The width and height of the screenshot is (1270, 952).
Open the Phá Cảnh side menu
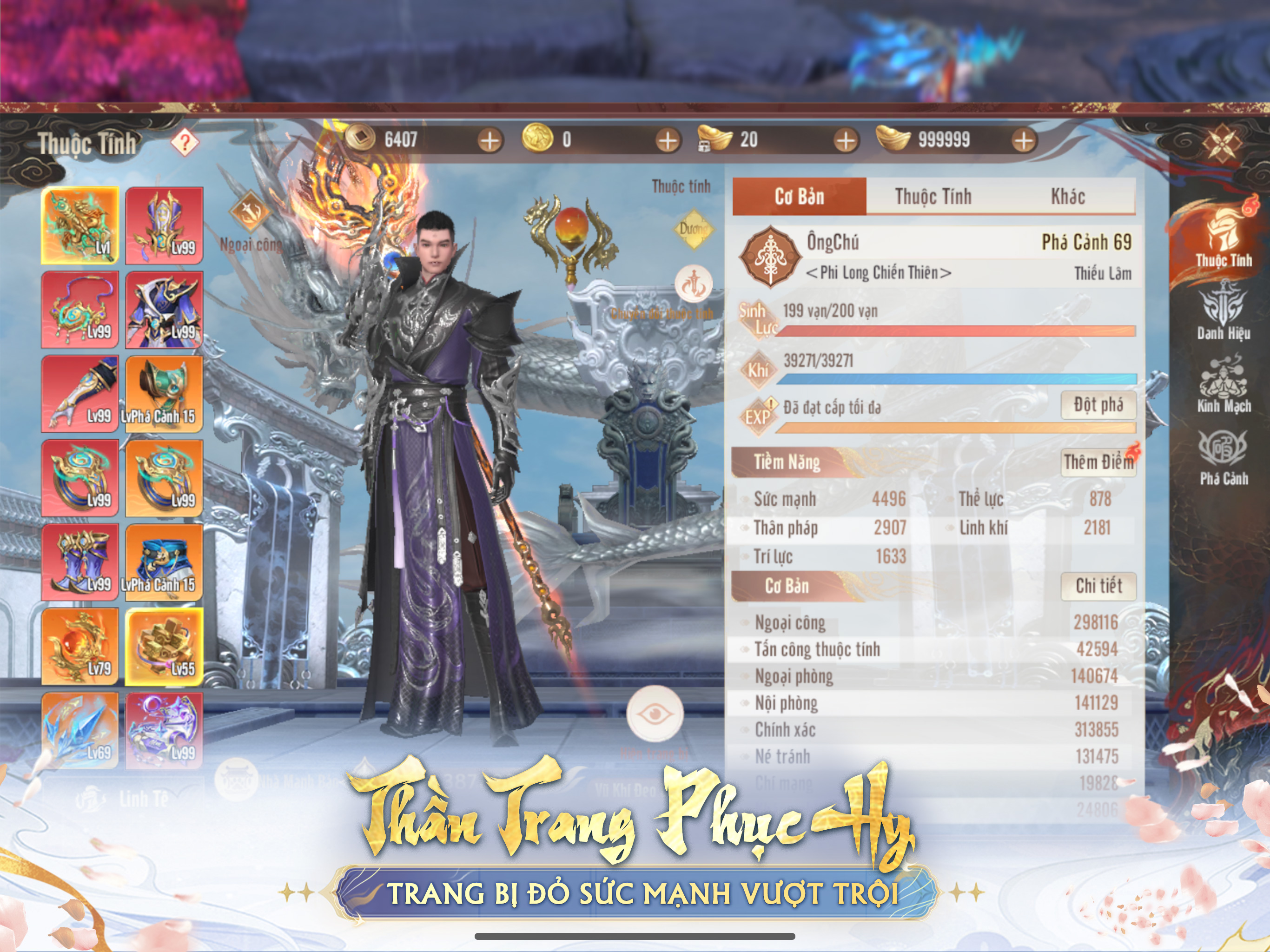[1223, 457]
